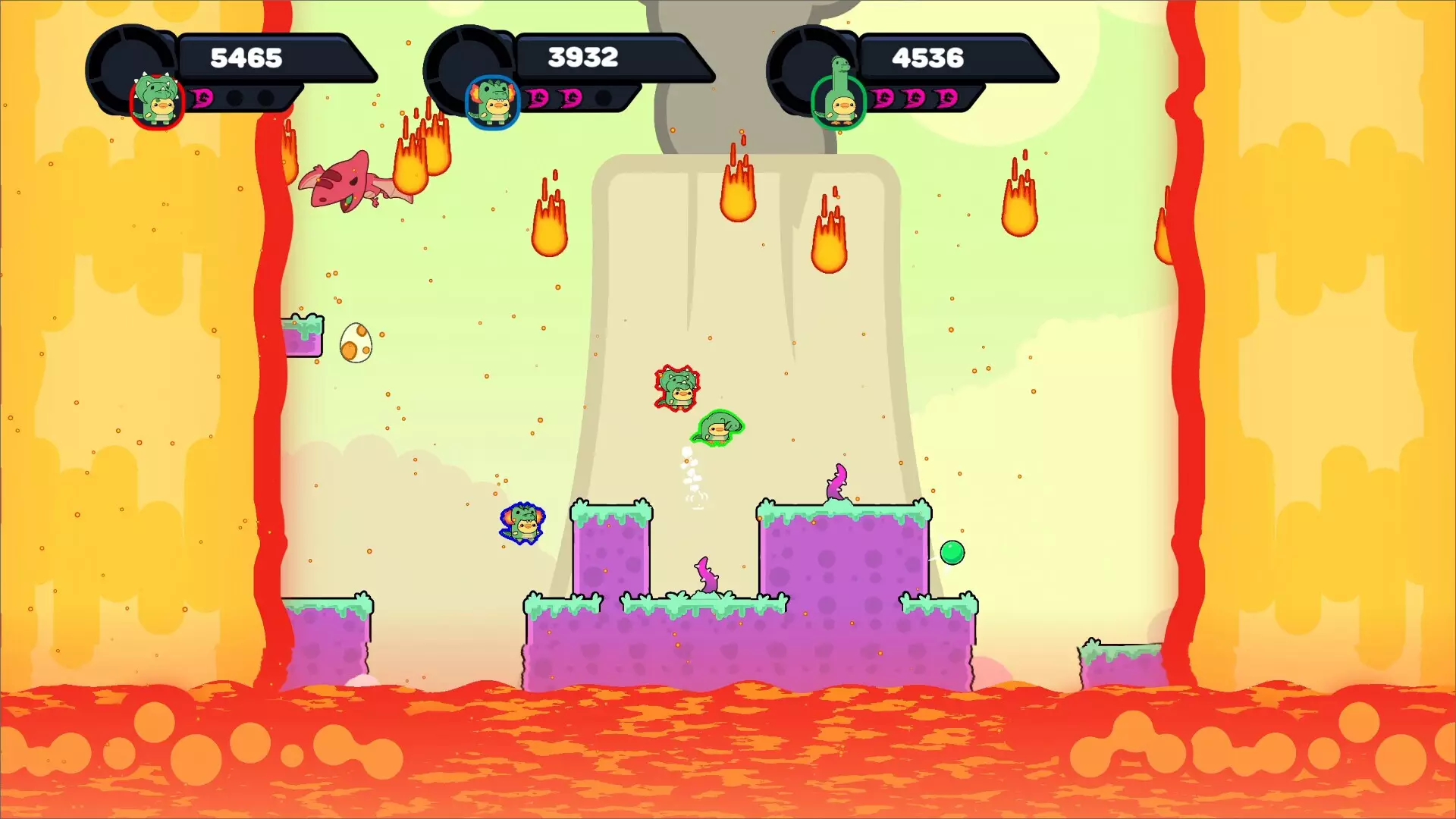The width and height of the screenshot is (1456, 819).
Task: Select the spotted dinosaur egg pickup
Action: point(356,344)
